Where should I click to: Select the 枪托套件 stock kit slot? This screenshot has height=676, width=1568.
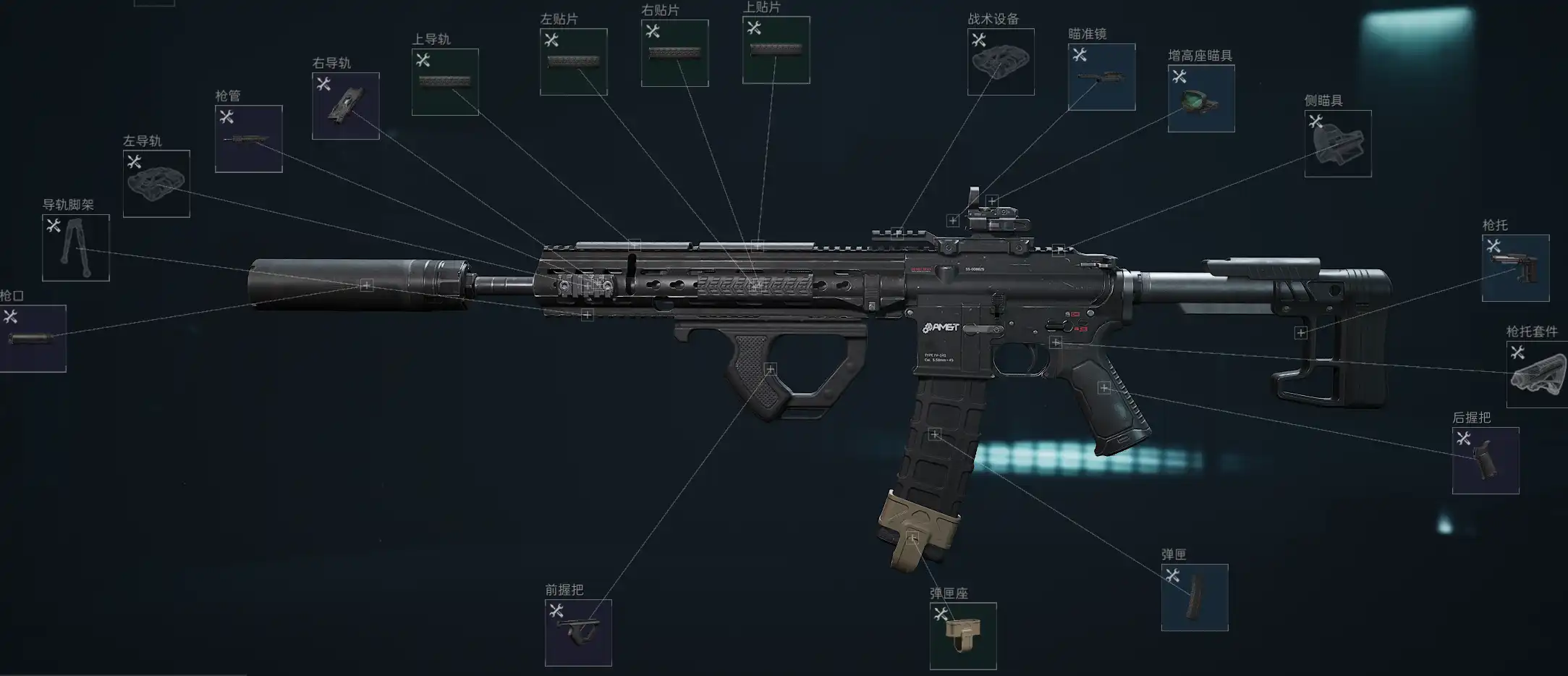point(1538,374)
